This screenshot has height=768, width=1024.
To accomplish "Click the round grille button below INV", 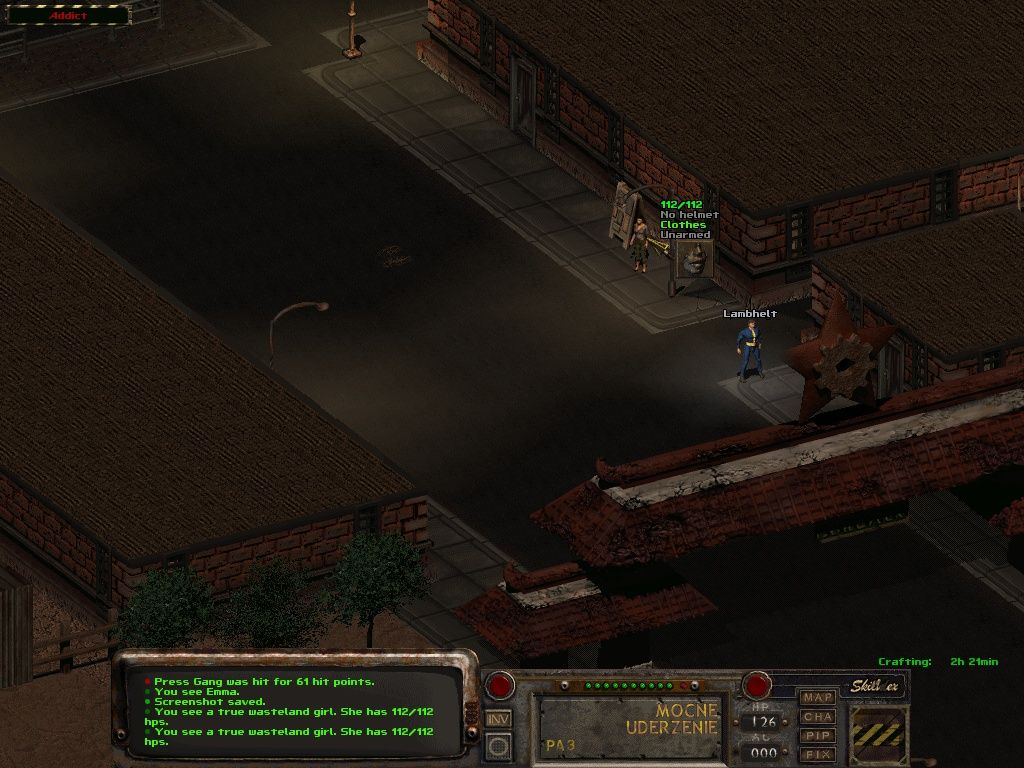I will [498, 745].
